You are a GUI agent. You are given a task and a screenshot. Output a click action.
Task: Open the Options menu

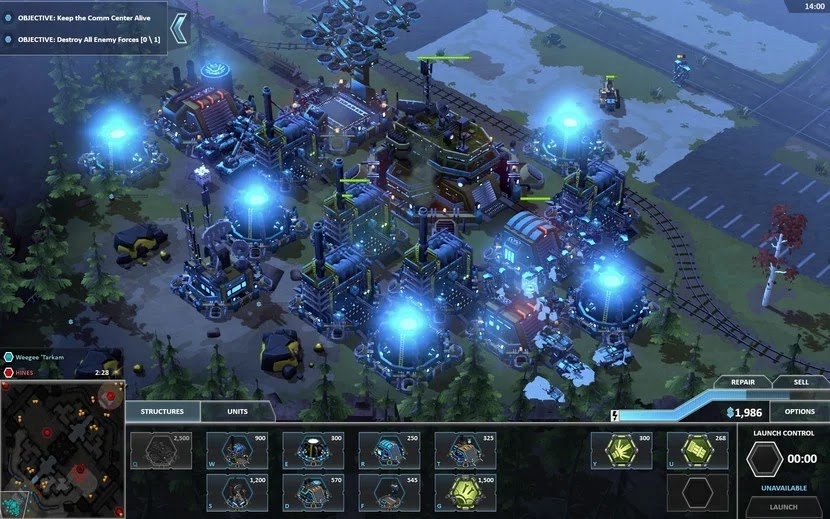799,411
